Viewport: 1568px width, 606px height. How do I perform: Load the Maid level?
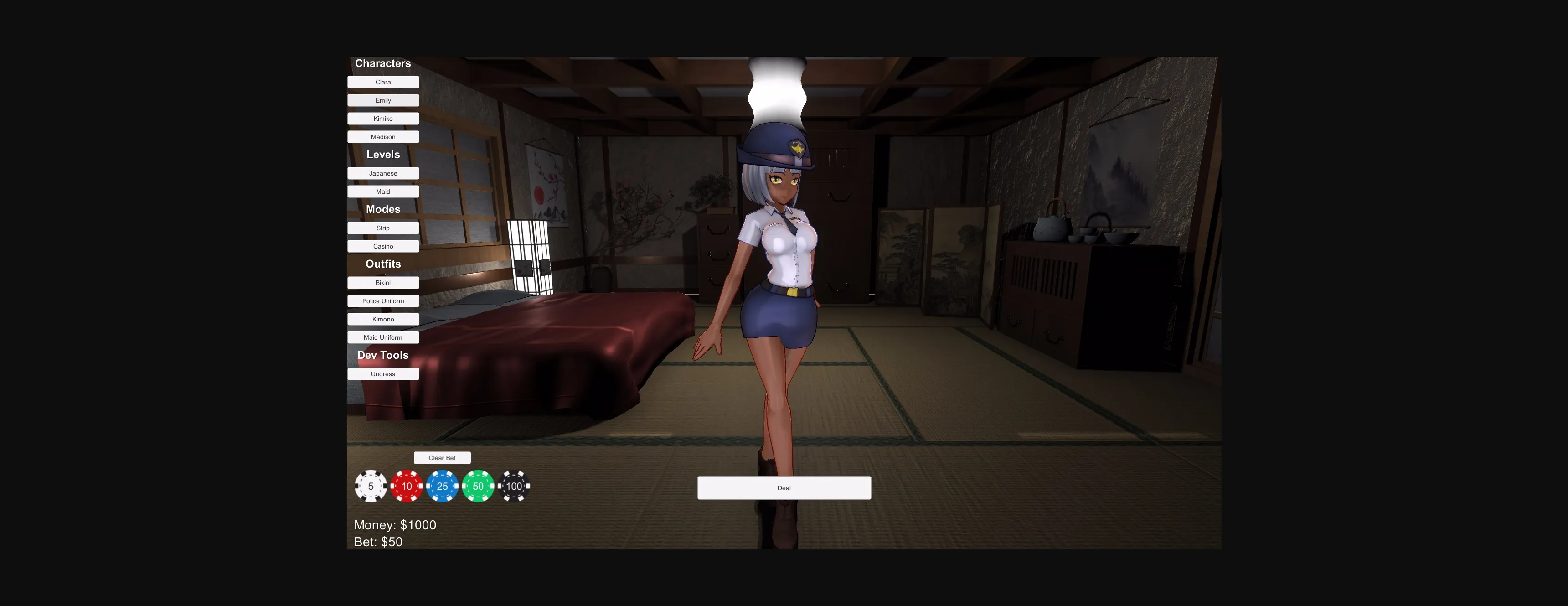[383, 191]
